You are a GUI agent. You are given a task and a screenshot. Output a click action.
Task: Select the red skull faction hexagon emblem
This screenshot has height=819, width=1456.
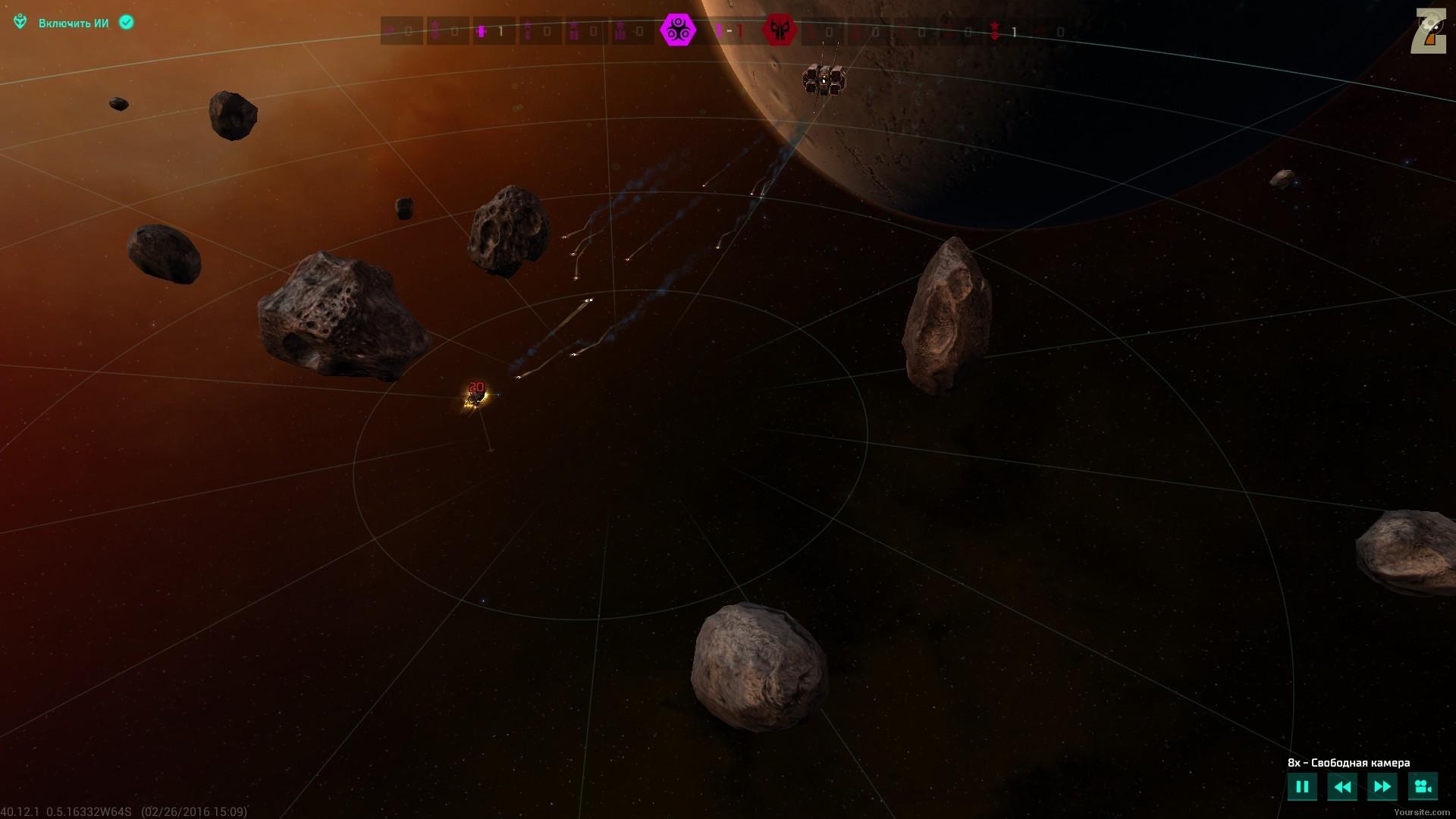pos(779,31)
